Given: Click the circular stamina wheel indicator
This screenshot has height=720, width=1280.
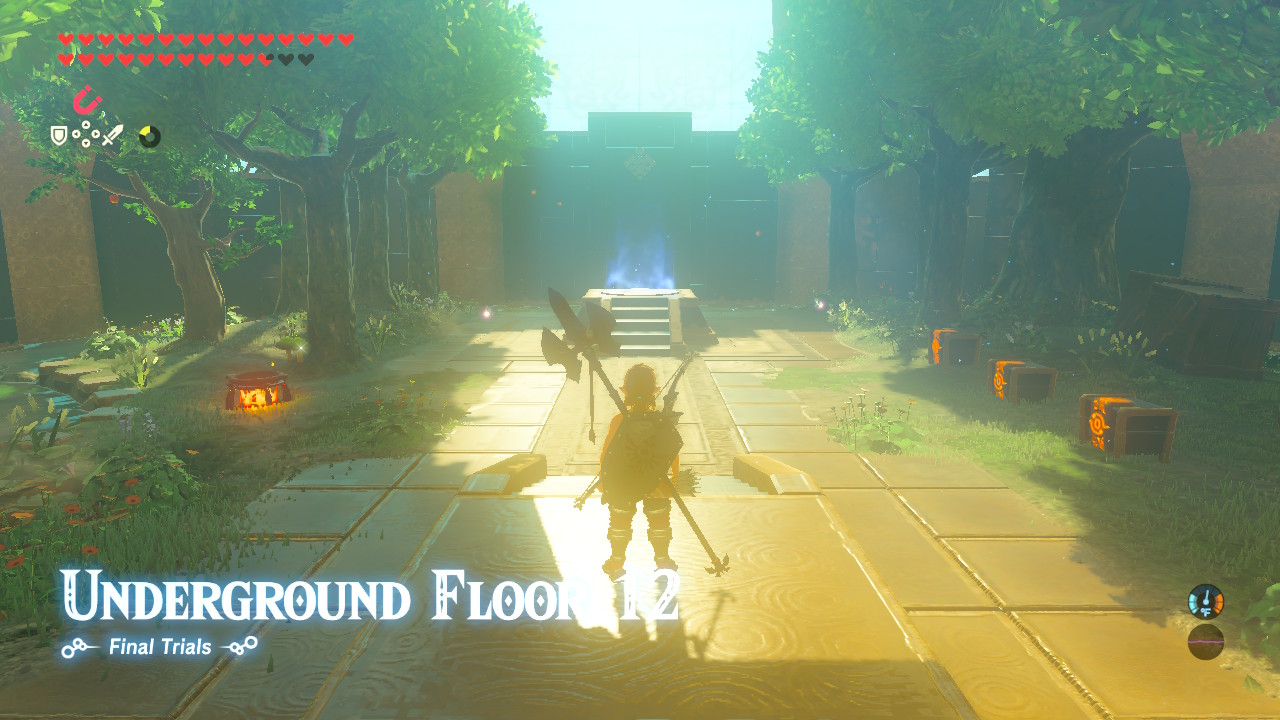Looking at the screenshot, I should click(149, 135).
